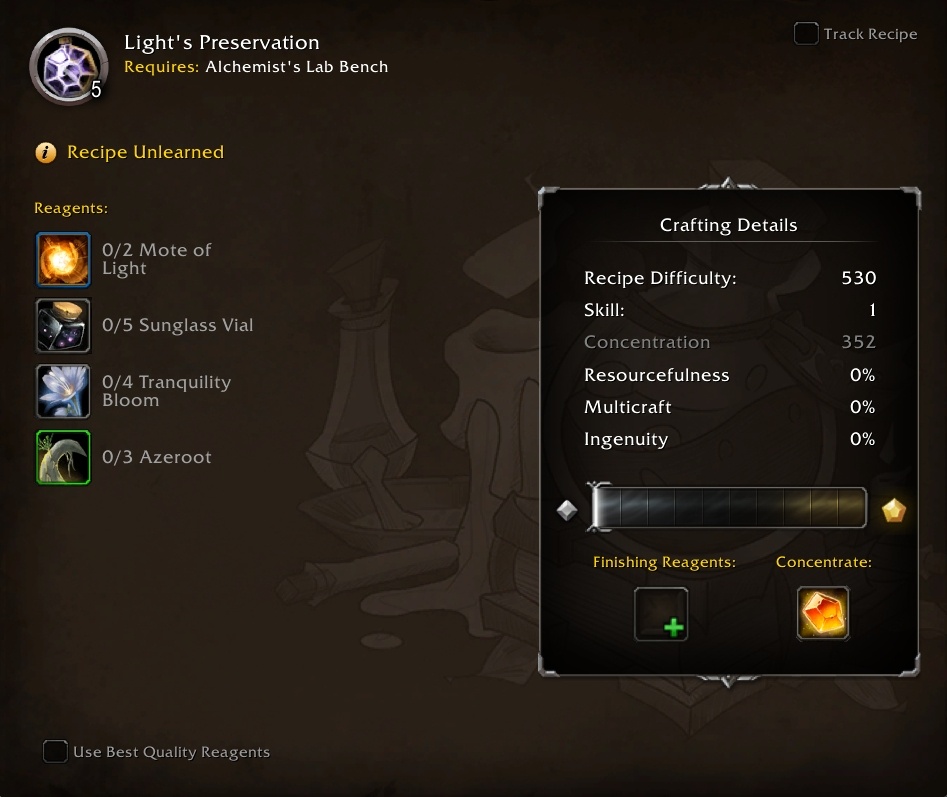Choose the Sunglass Vial reagent slot
The width and height of the screenshot is (947, 797).
63,326
